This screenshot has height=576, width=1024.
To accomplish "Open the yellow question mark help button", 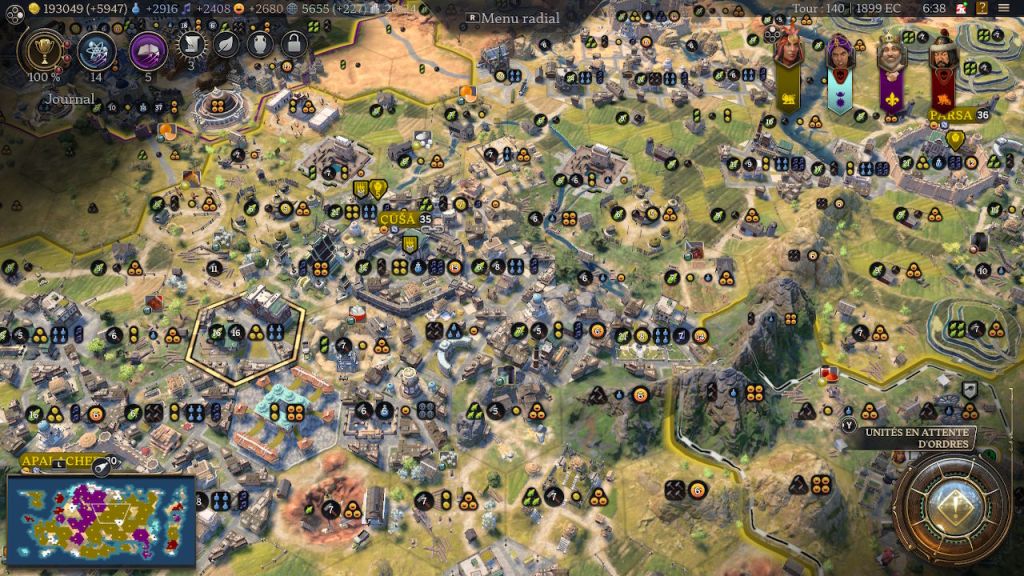I will pyautogui.click(x=979, y=8).
